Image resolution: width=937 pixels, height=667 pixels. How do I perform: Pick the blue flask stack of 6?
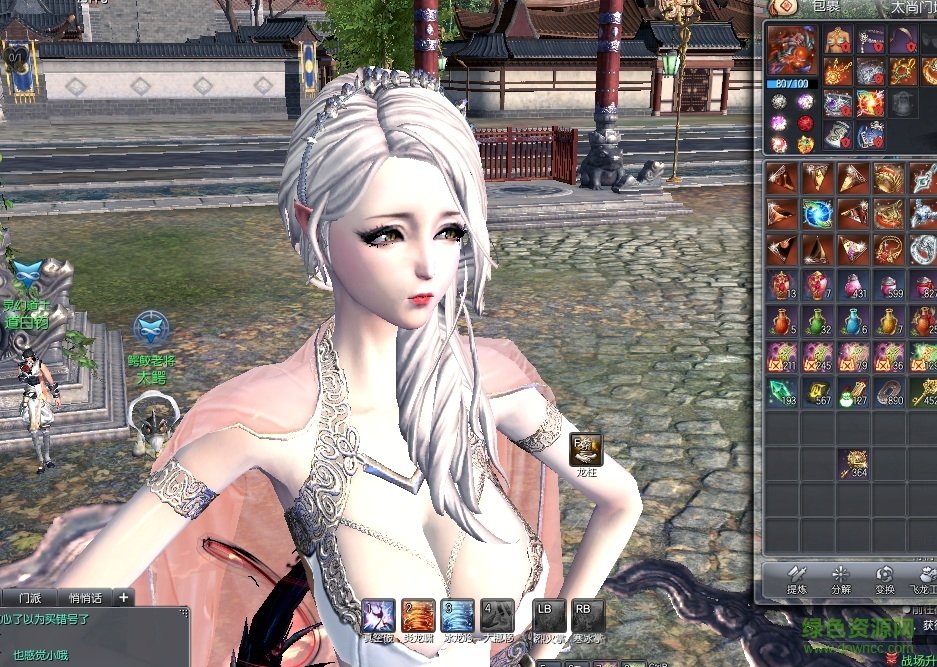coord(853,321)
